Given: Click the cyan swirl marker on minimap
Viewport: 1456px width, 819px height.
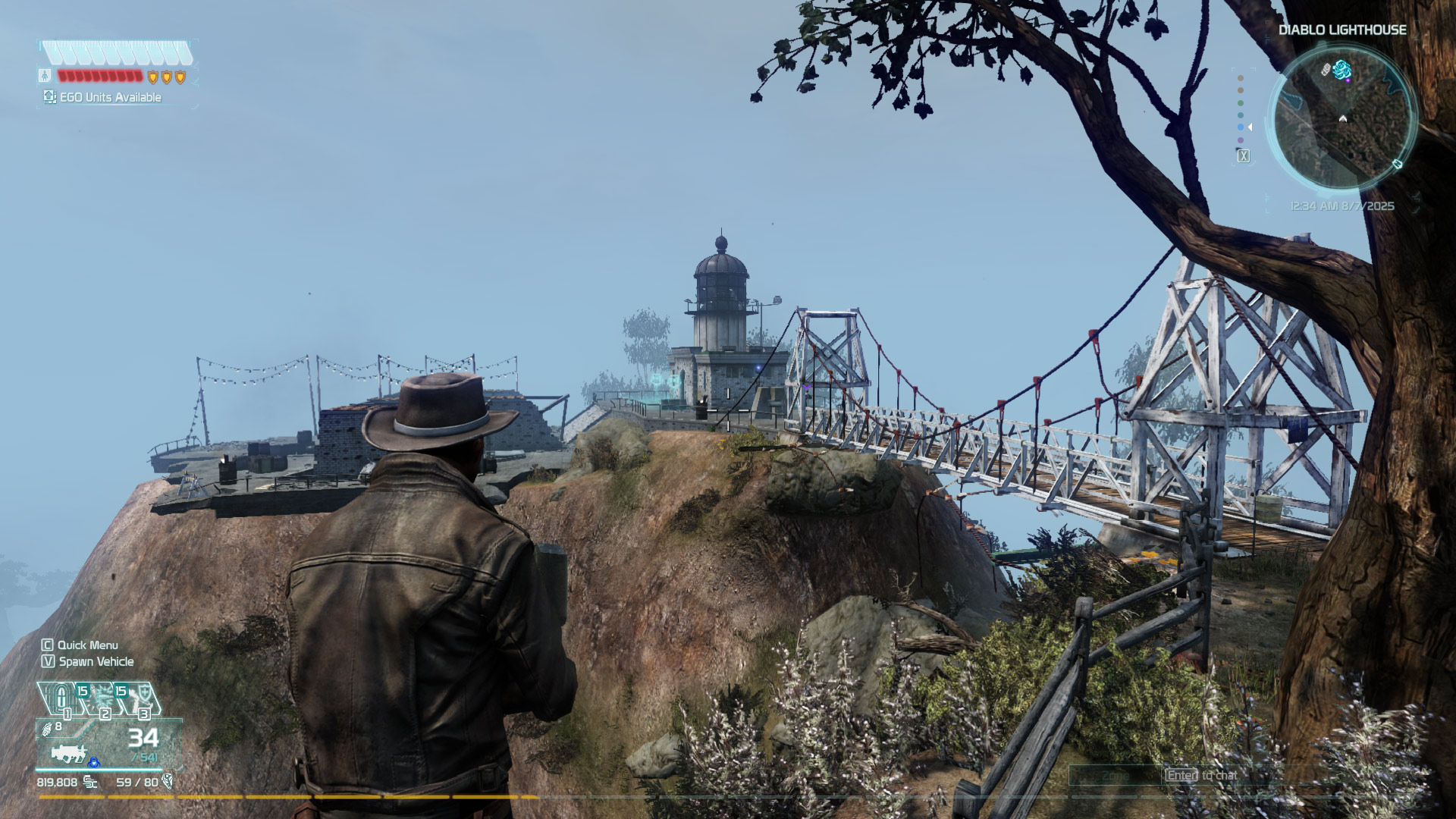Looking at the screenshot, I should pos(1342,71).
